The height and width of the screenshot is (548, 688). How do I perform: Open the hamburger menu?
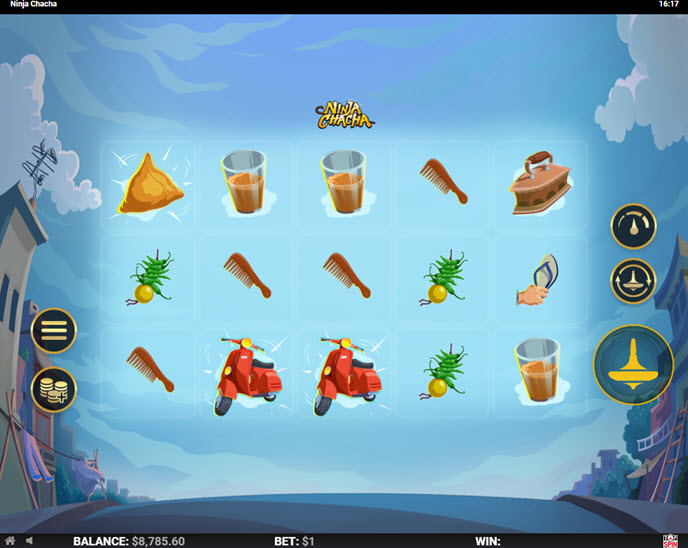click(x=53, y=331)
